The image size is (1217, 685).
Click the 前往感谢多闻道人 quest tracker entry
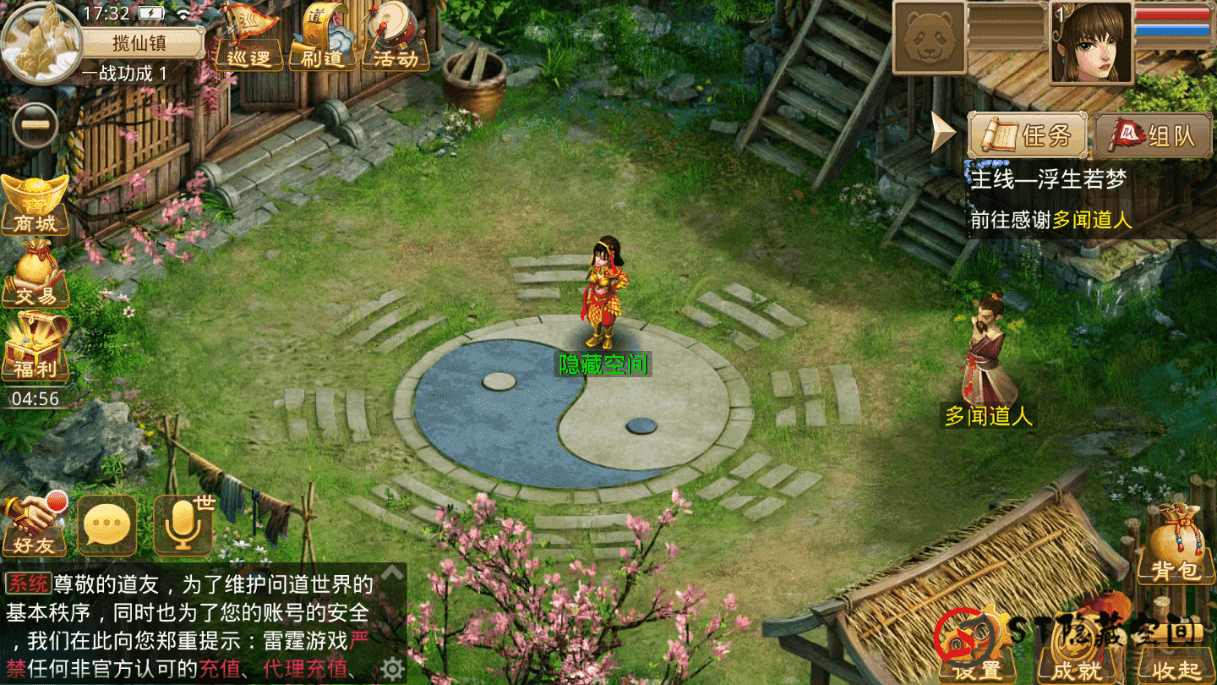pyautogui.click(x=1050, y=220)
